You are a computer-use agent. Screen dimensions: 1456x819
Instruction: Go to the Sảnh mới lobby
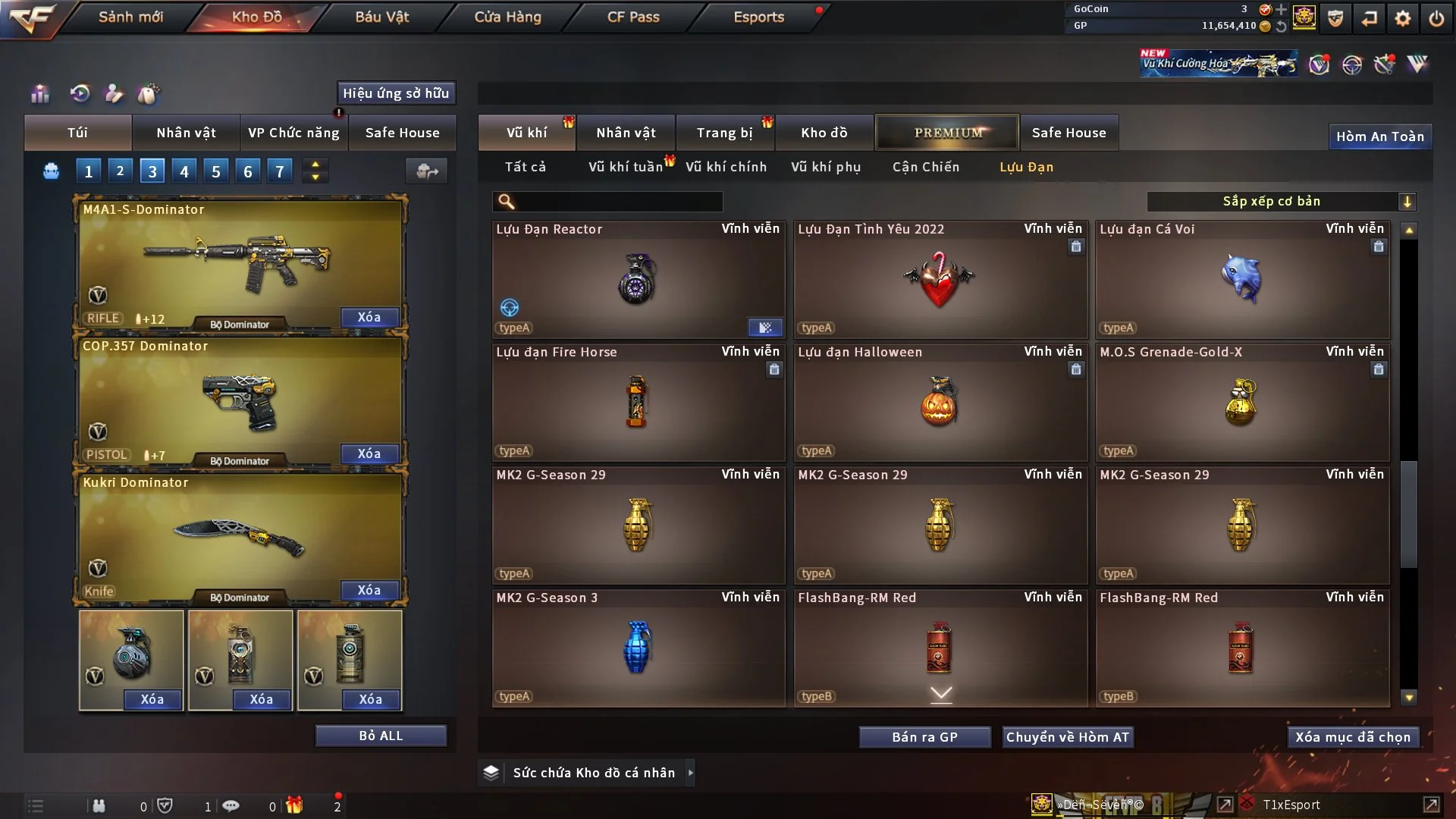pos(130,17)
